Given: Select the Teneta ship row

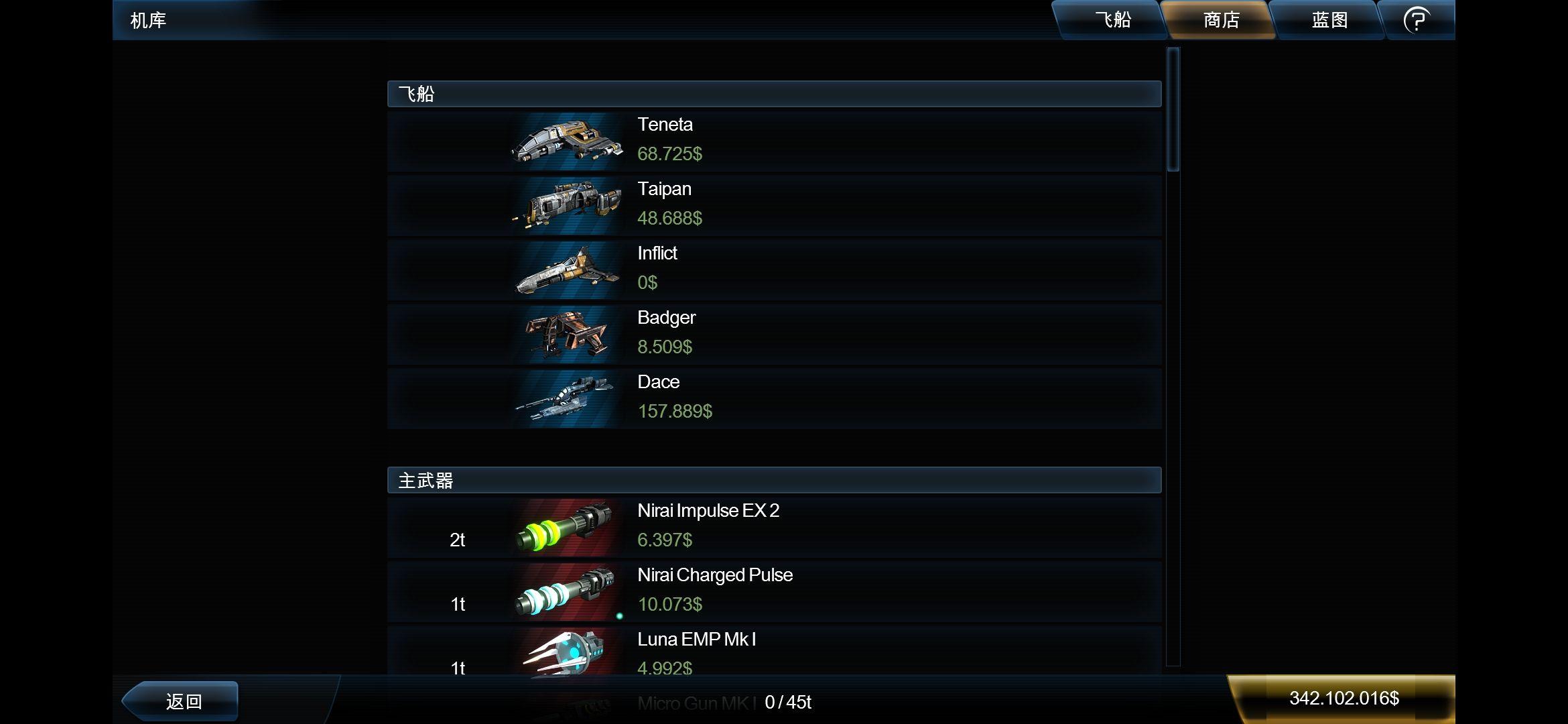Looking at the screenshot, I should [x=774, y=141].
